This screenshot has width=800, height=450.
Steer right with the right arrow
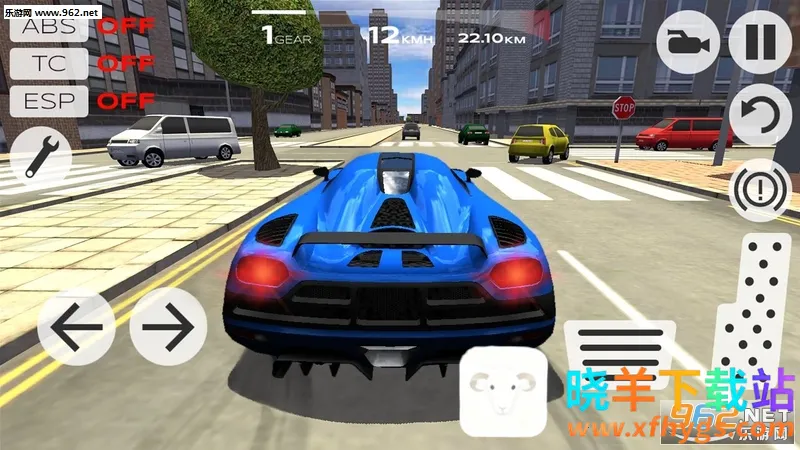[168, 327]
